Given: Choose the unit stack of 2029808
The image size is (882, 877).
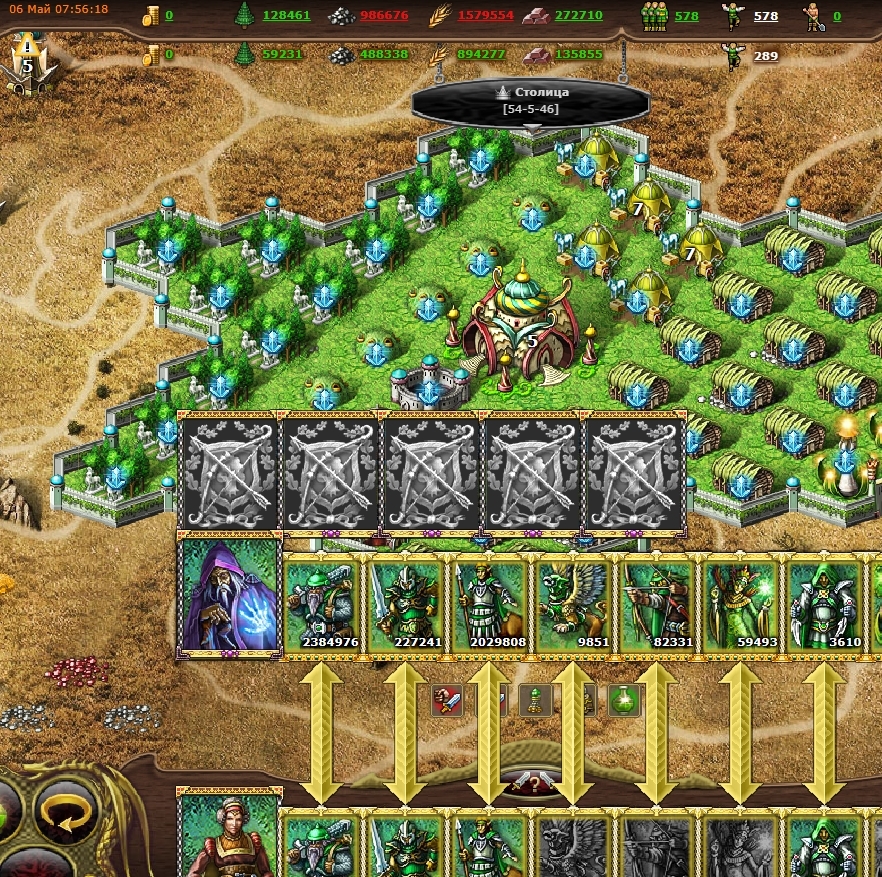Looking at the screenshot, I should (490, 606).
